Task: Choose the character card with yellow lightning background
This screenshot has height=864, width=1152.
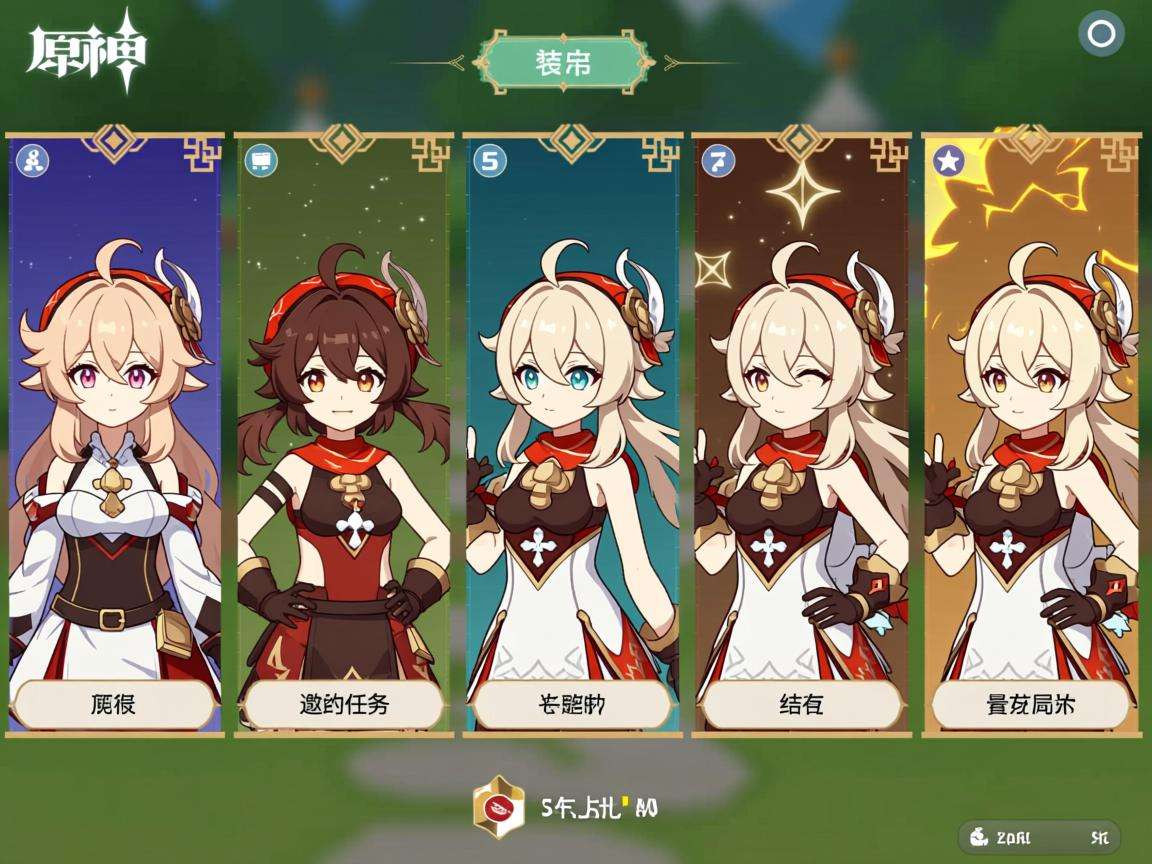Action: [1030, 420]
